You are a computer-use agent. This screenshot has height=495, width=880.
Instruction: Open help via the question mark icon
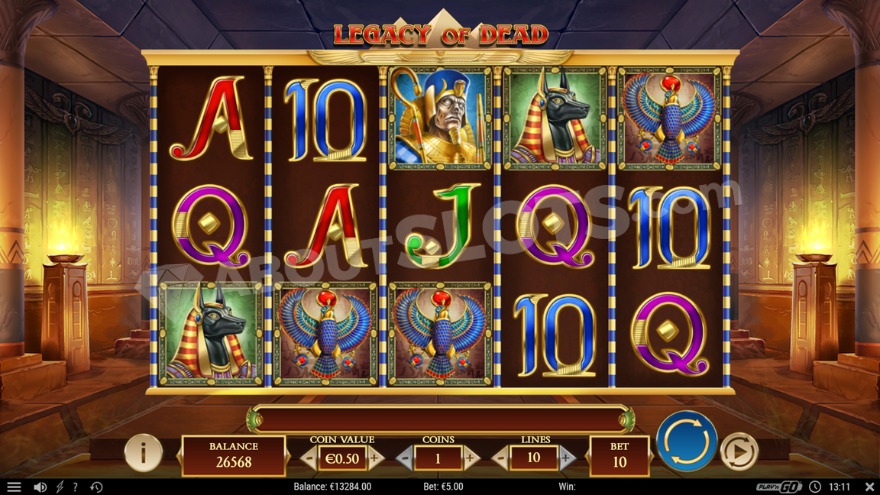click(75, 487)
